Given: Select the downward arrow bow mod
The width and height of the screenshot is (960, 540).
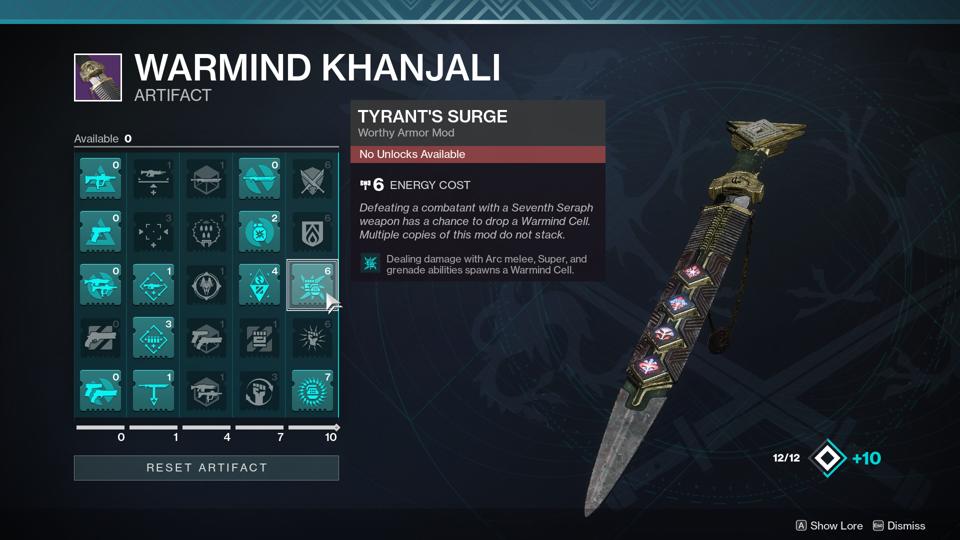Looking at the screenshot, I should pyautogui.click(x=153, y=391).
